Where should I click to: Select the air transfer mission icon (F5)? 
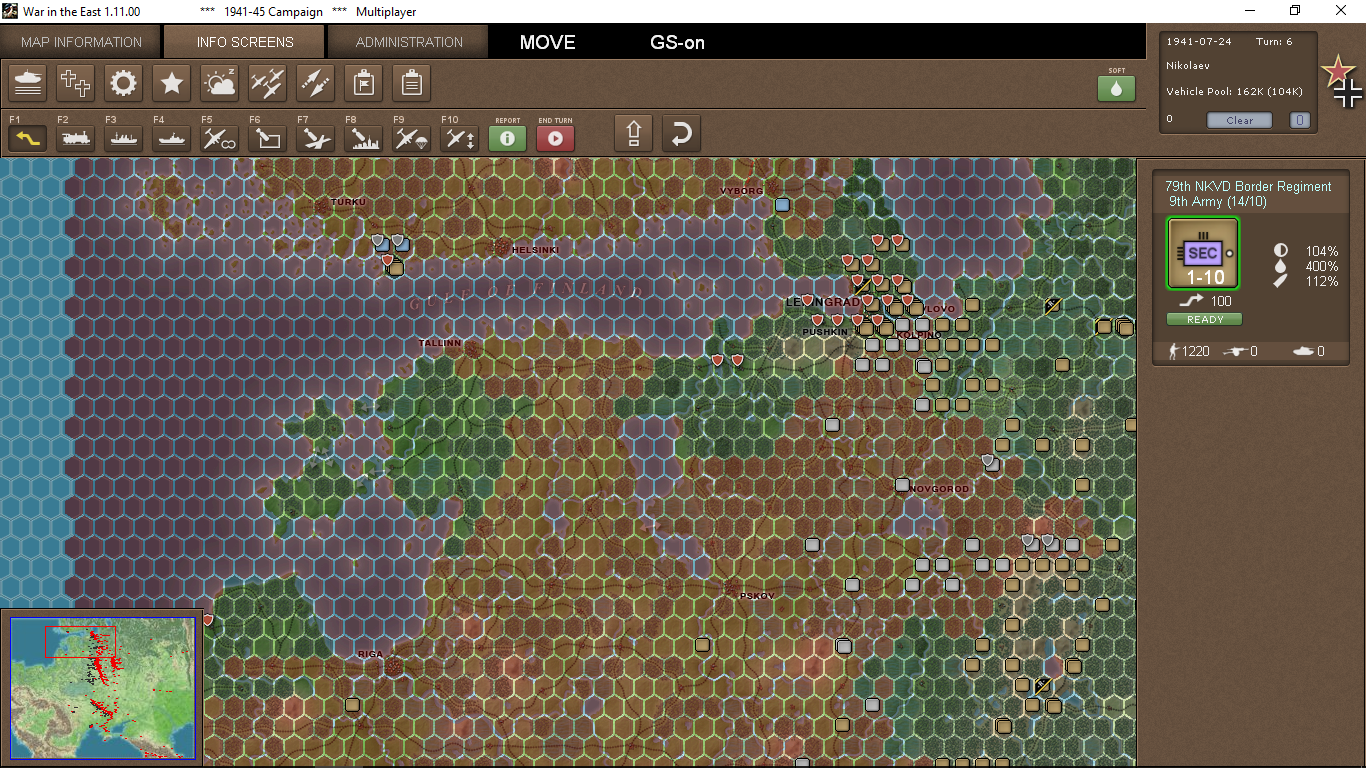(x=219, y=138)
